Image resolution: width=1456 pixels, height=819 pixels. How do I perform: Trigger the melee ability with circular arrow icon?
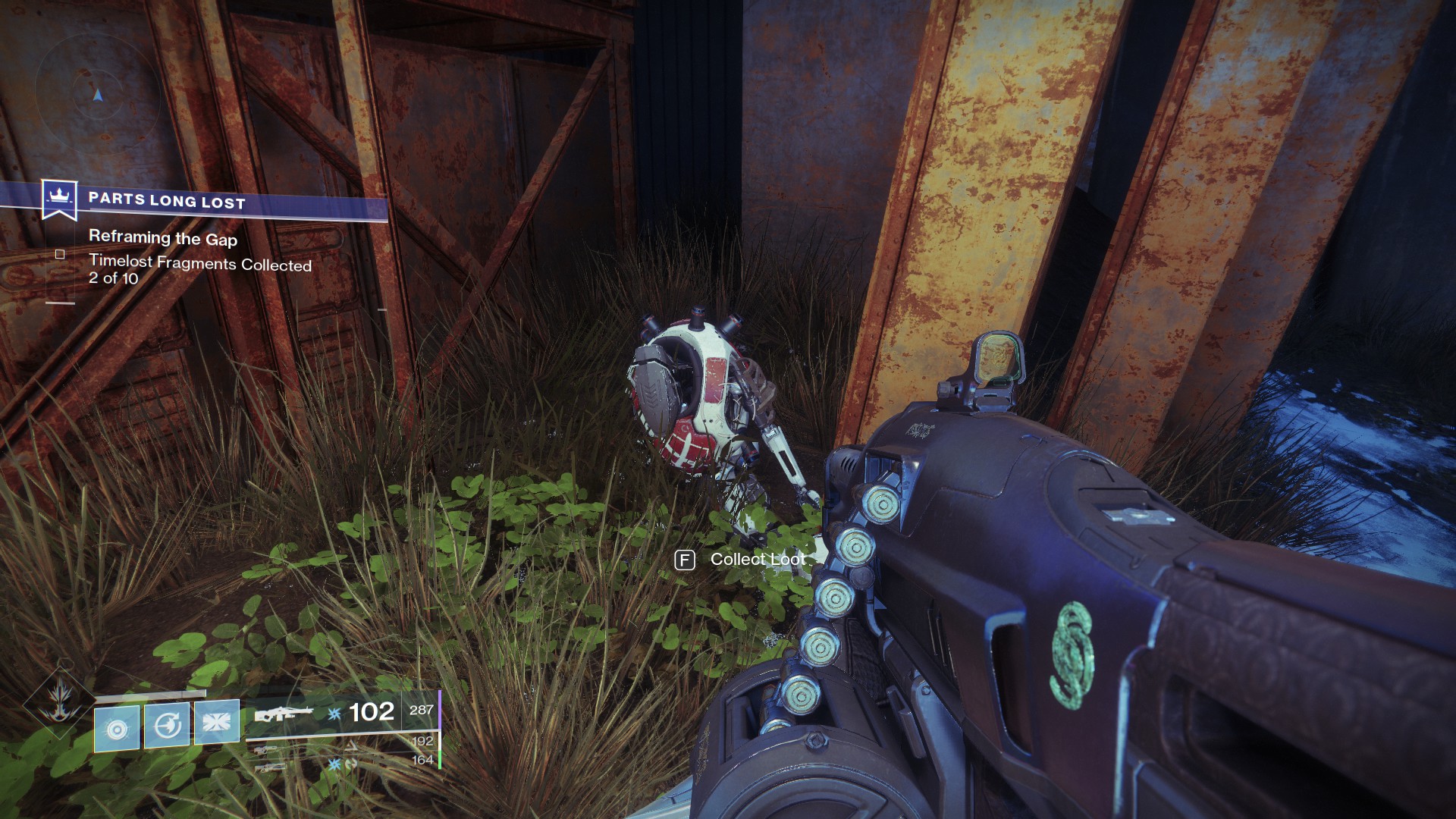tap(167, 726)
